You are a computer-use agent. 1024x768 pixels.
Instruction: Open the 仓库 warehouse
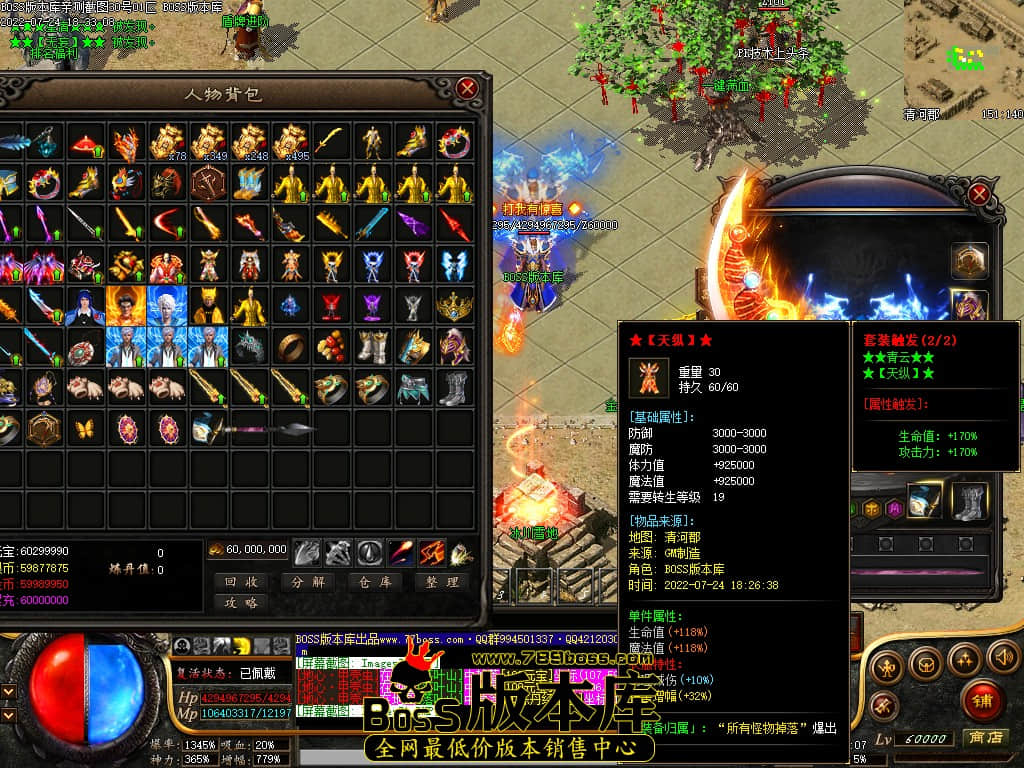pyautogui.click(x=373, y=581)
